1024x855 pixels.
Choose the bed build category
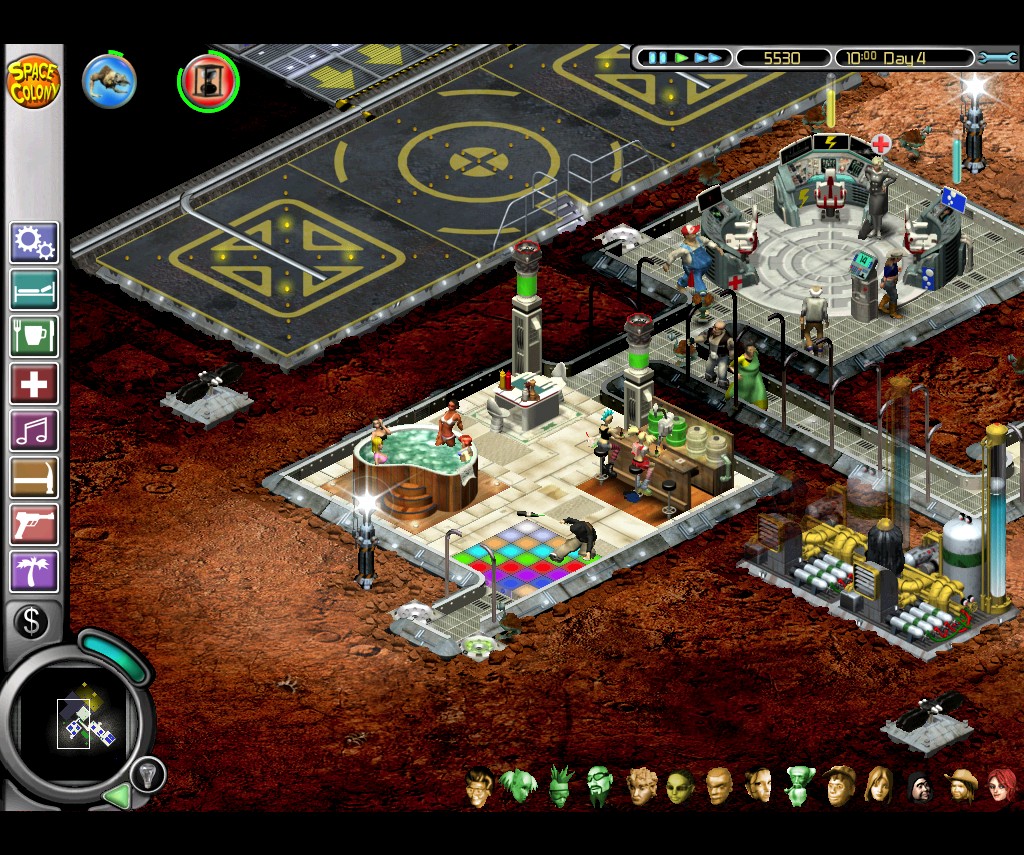35,290
